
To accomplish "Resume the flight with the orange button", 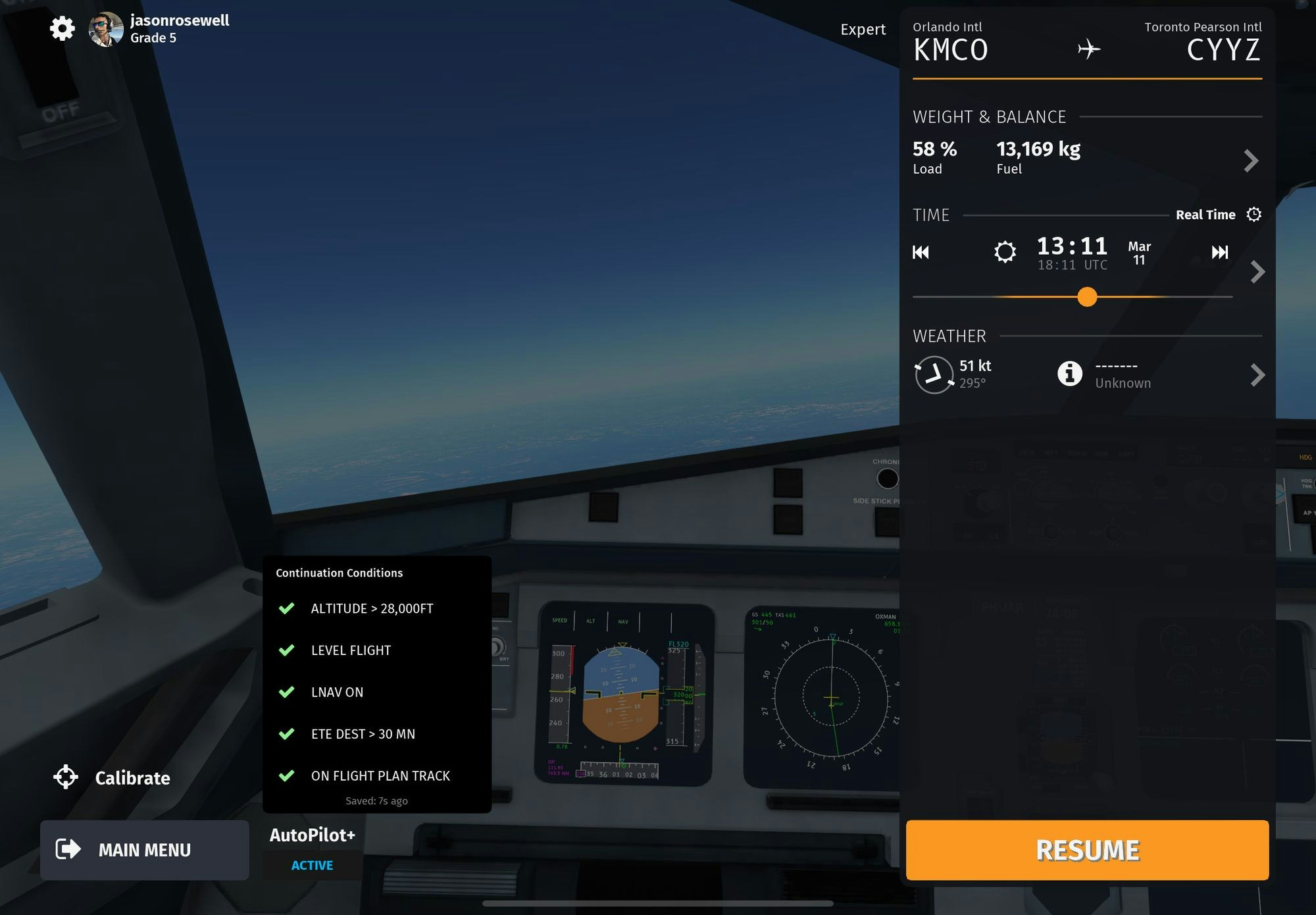I will click(x=1087, y=850).
